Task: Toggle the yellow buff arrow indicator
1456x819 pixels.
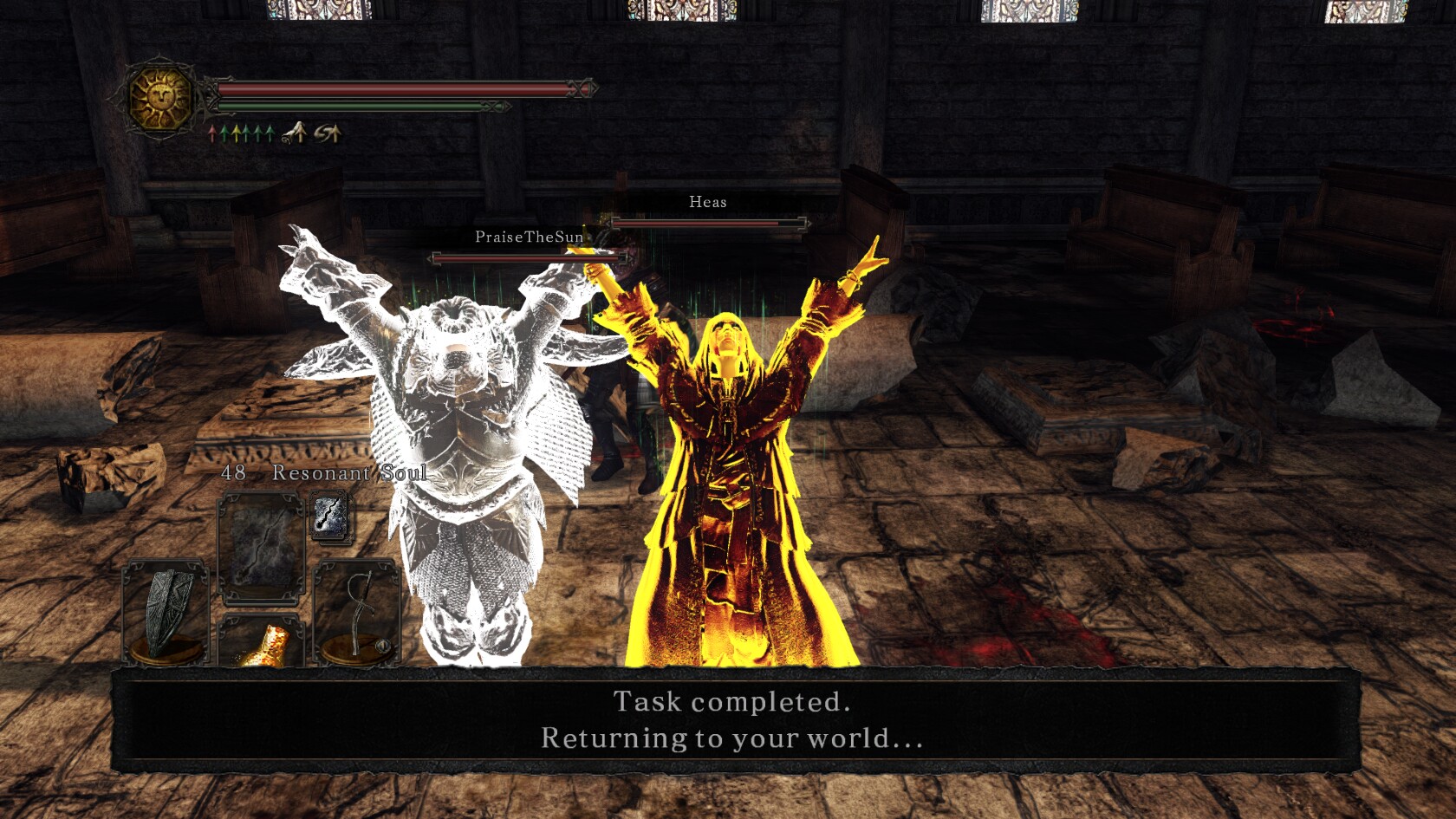Action: (236, 133)
